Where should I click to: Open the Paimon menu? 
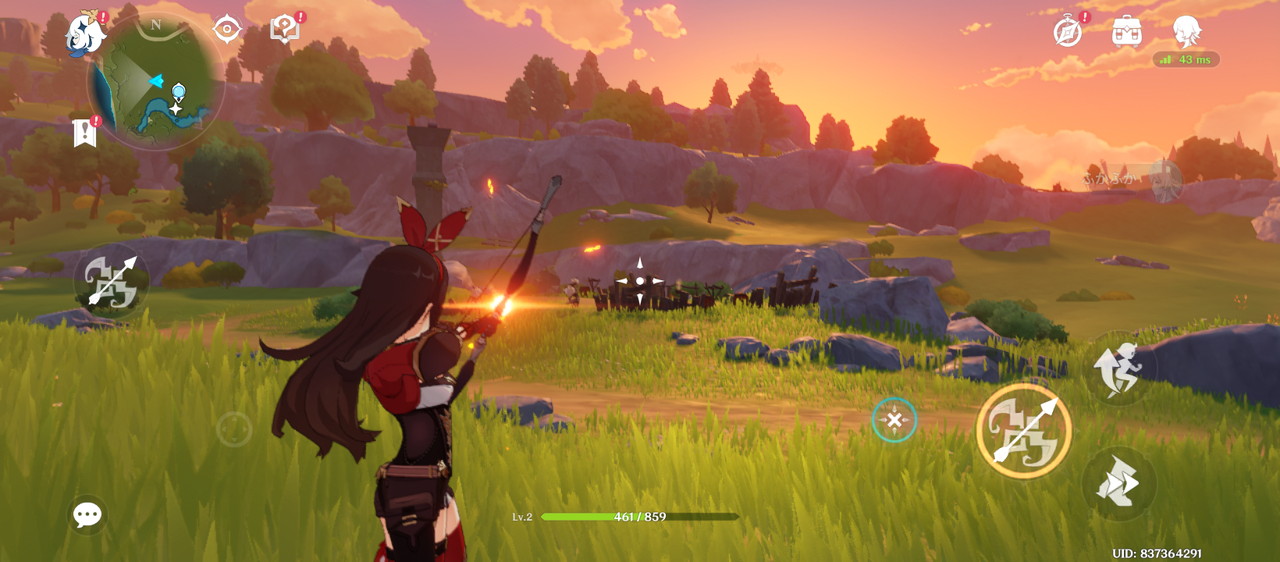click(86, 34)
